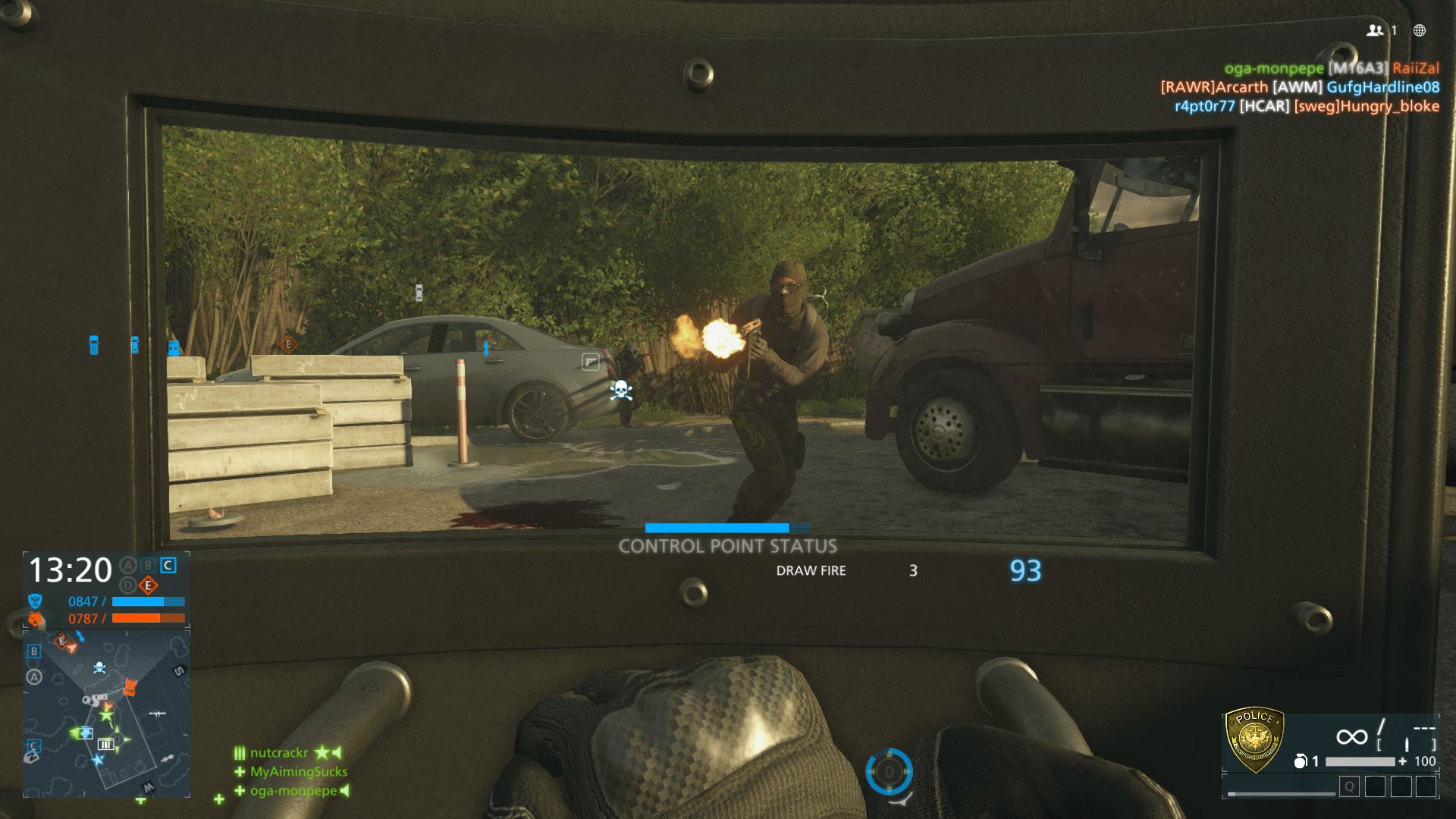Click control point A circle beside the timer
Viewport: 1456px width, 819px height.
click(x=128, y=566)
